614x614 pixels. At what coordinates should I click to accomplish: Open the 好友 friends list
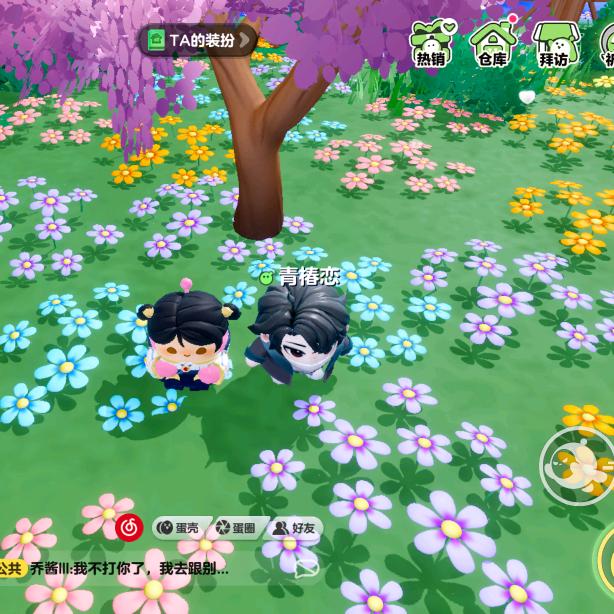tap(294, 527)
